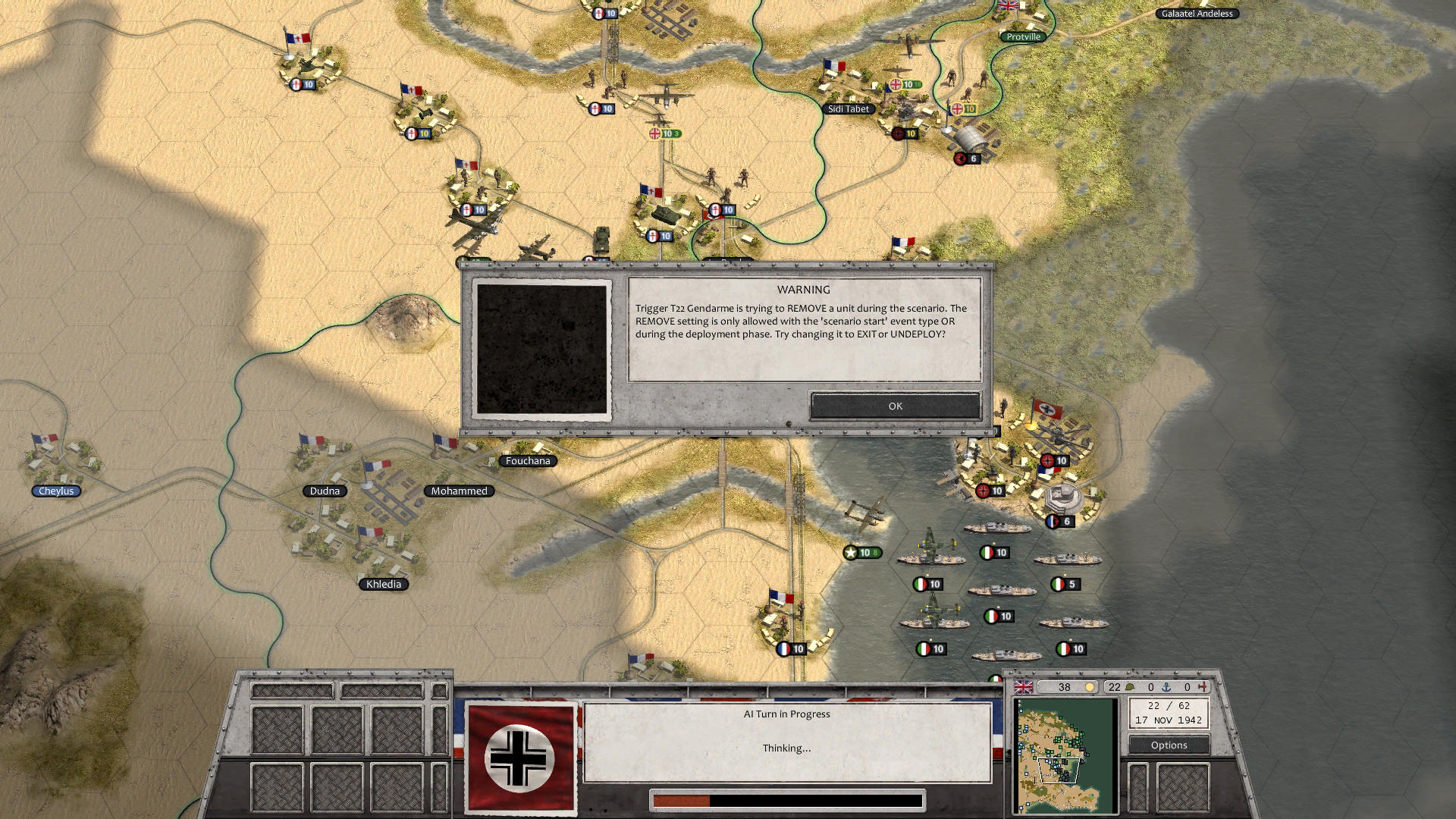Select the elite unit marked with gold star

coord(864,554)
